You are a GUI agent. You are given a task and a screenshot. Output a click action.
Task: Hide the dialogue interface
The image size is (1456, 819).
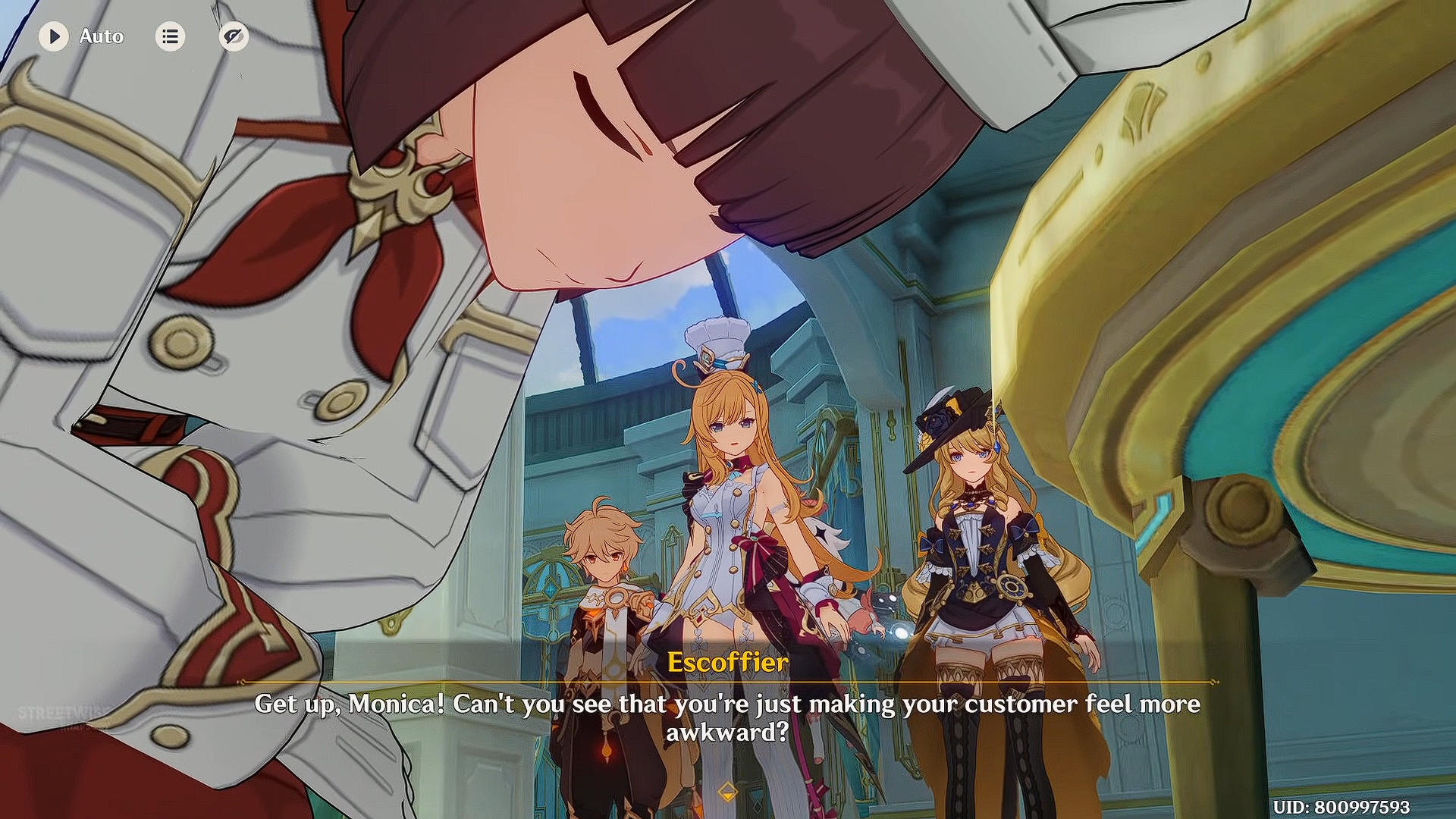coord(234,36)
